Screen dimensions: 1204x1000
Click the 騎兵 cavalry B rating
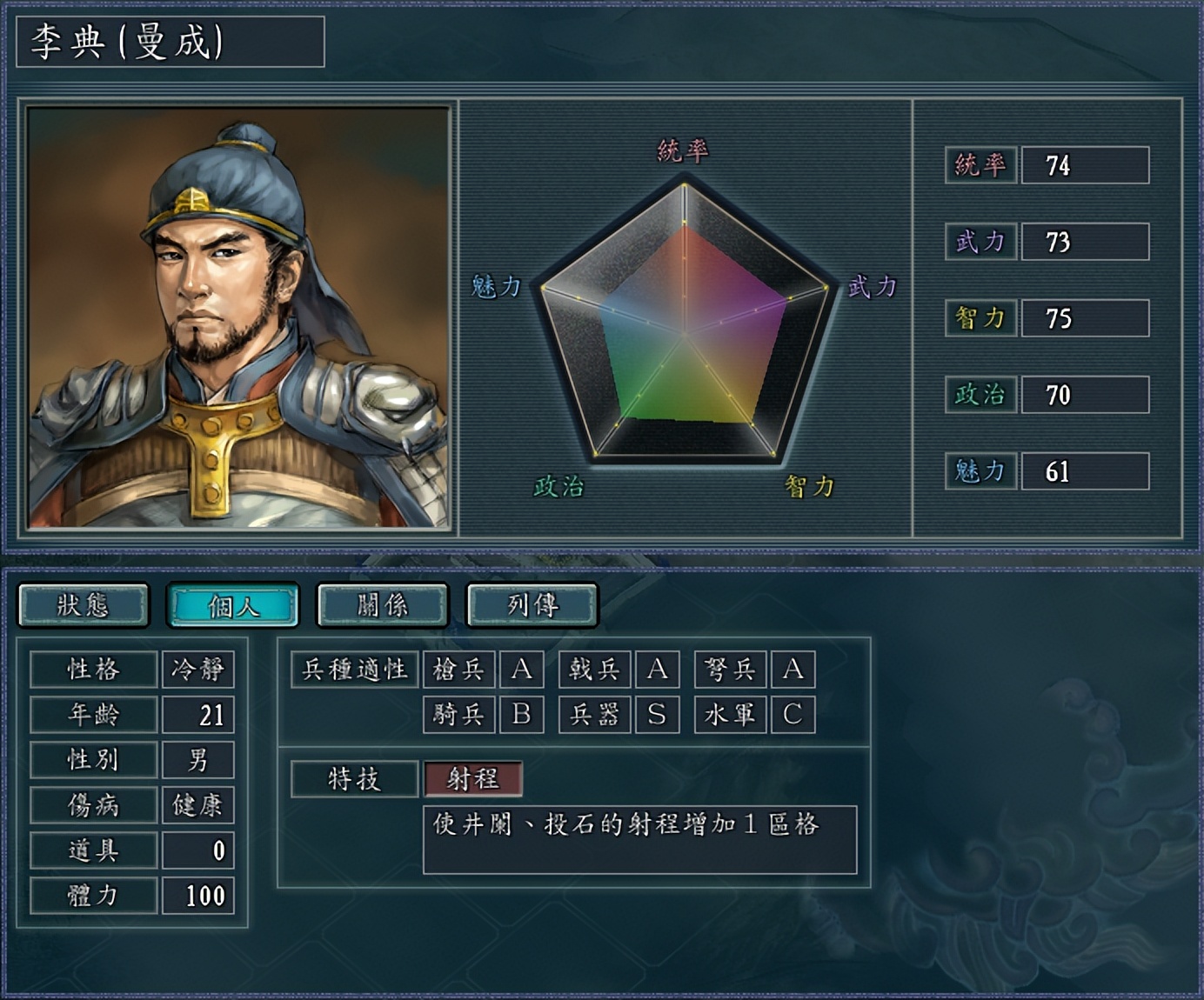click(x=523, y=715)
